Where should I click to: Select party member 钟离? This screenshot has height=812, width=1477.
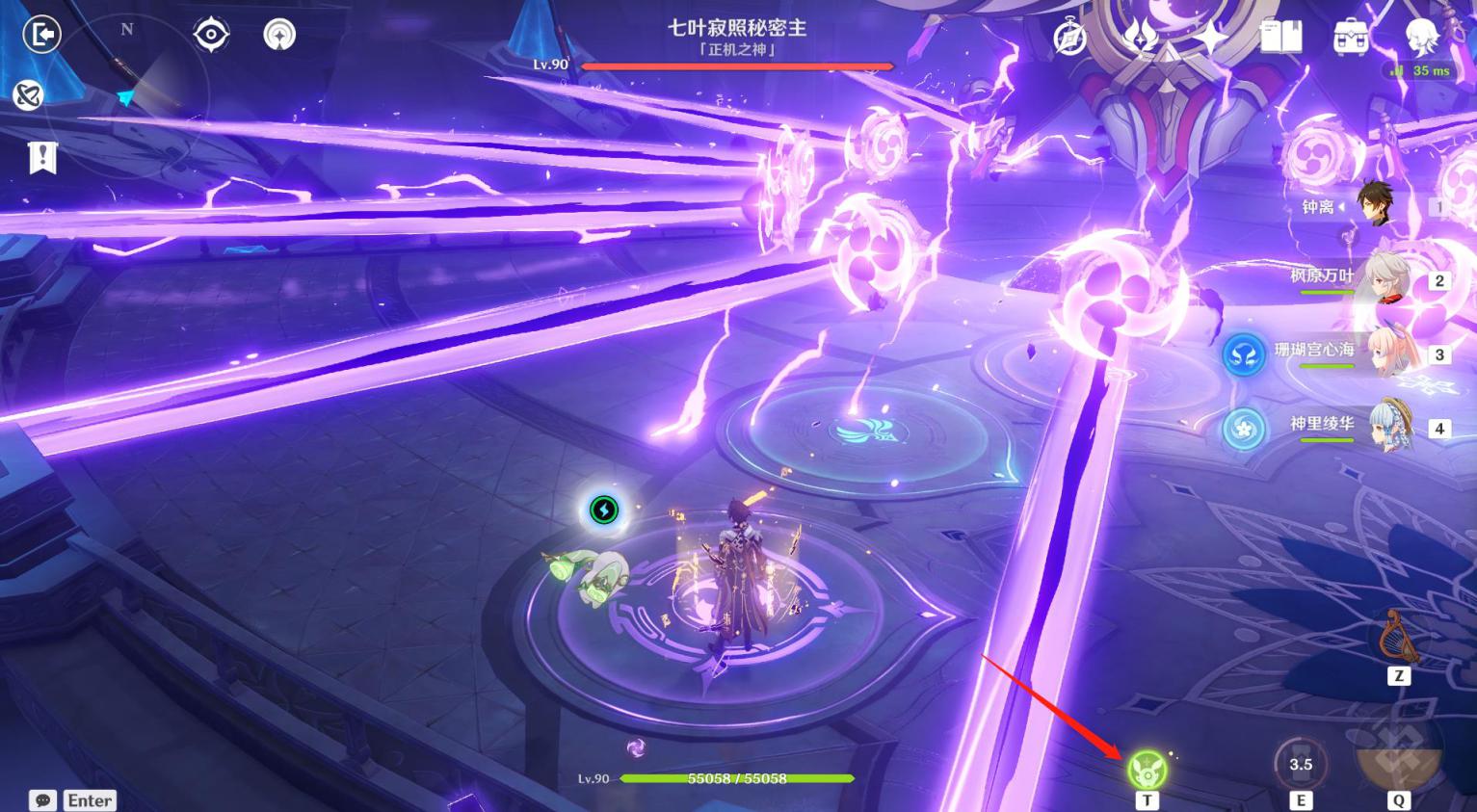click(1373, 204)
